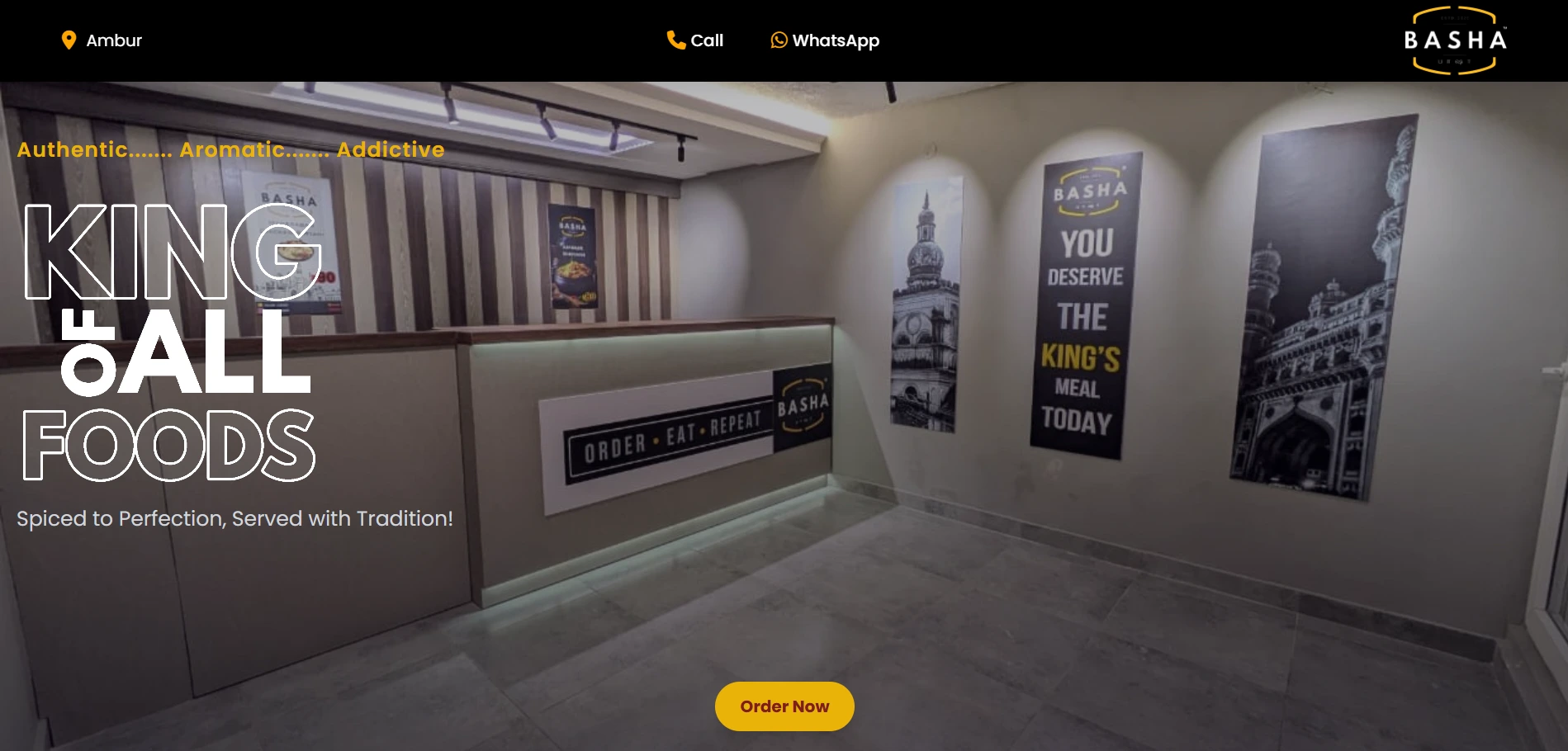
Task: Open the 'Call' link in the navigation bar
Action: pyautogui.click(x=706, y=40)
